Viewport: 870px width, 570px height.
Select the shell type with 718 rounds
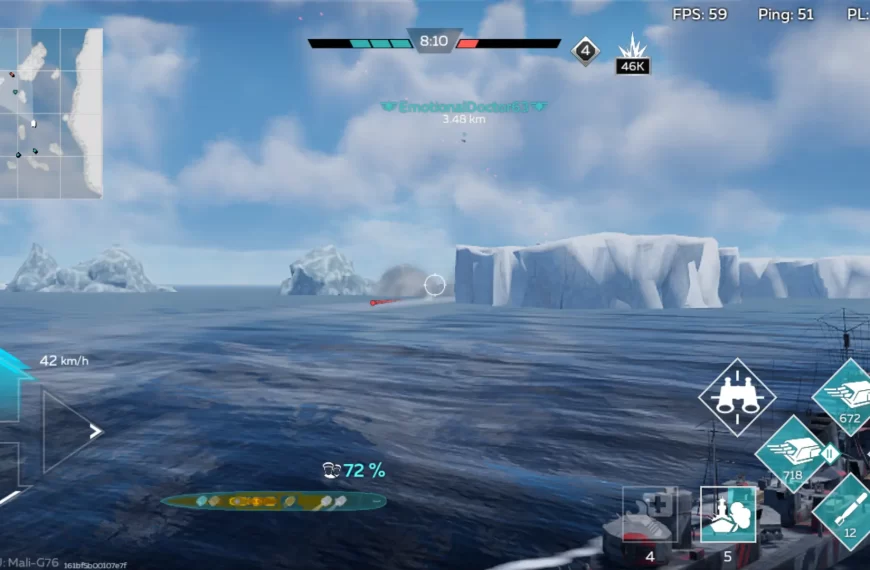point(793,453)
